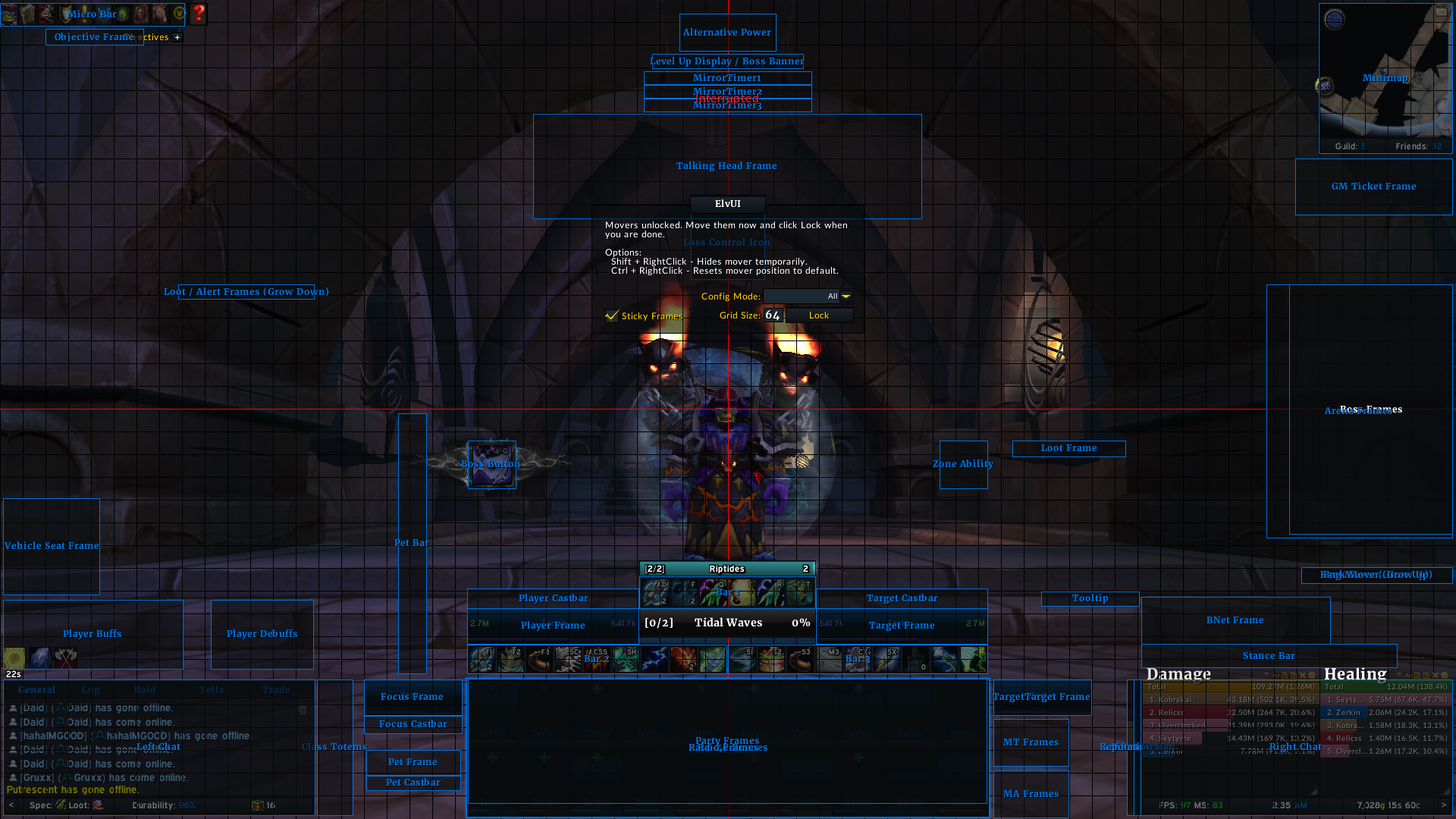Select the Boss Button mover
The image size is (1456, 819).
coord(491,464)
